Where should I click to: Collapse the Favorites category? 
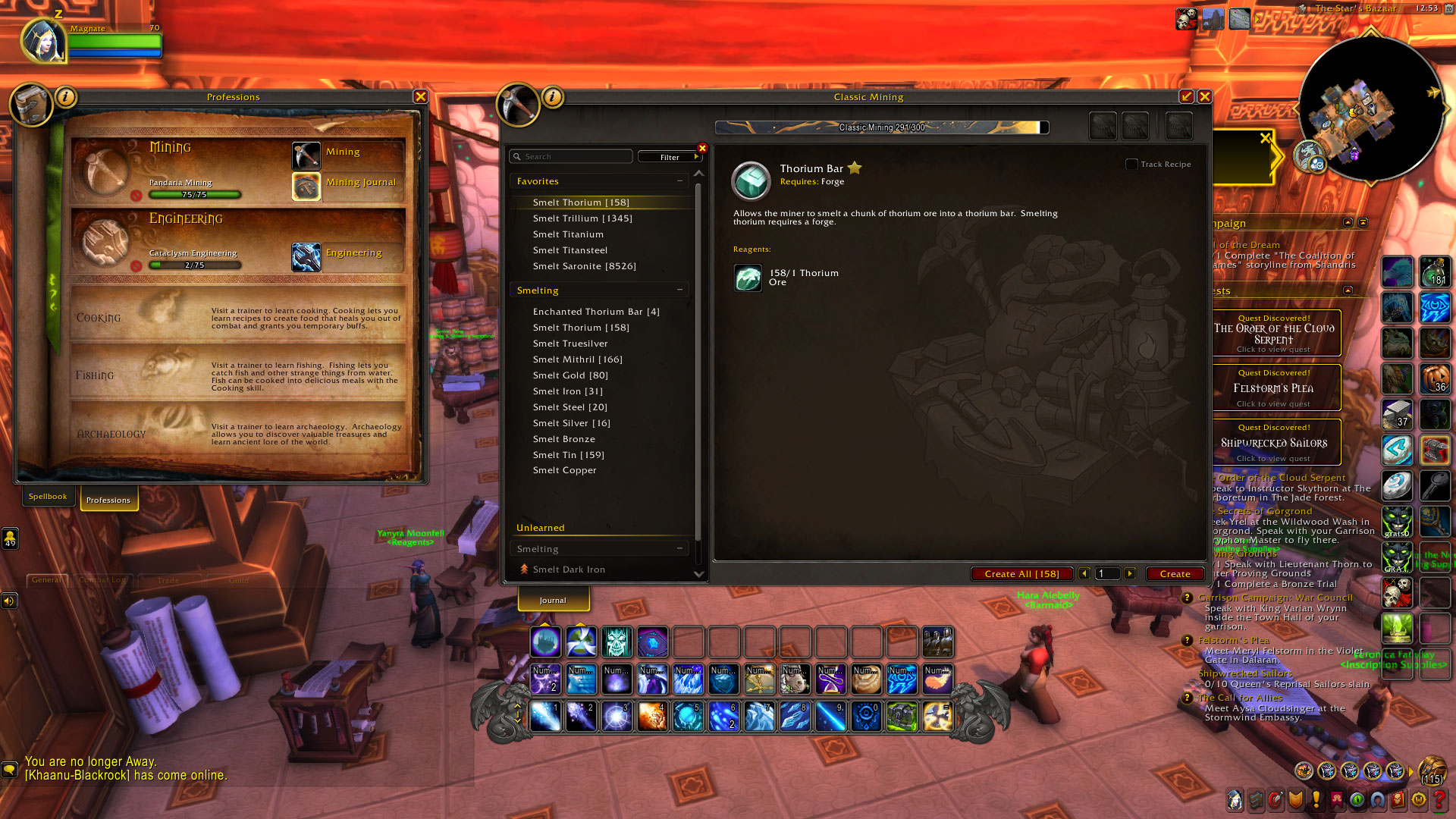coord(679,181)
